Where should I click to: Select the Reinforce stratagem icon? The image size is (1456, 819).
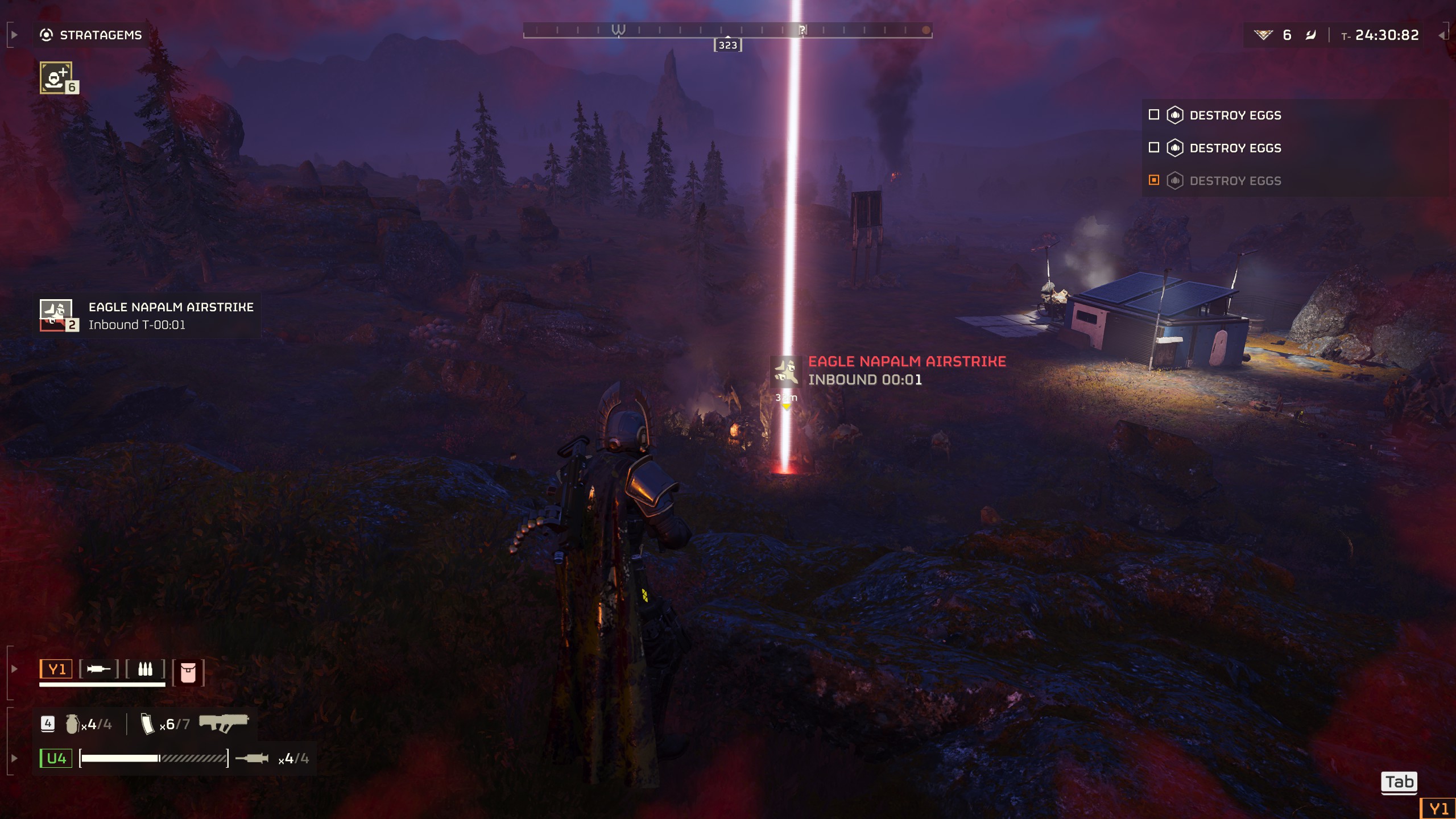click(x=56, y=78)
